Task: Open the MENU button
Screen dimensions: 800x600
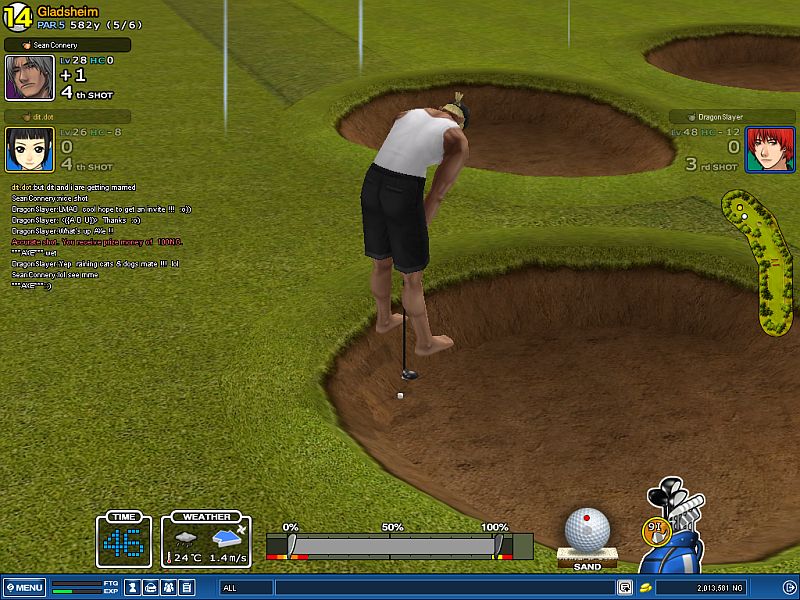Action: [24, 587]
